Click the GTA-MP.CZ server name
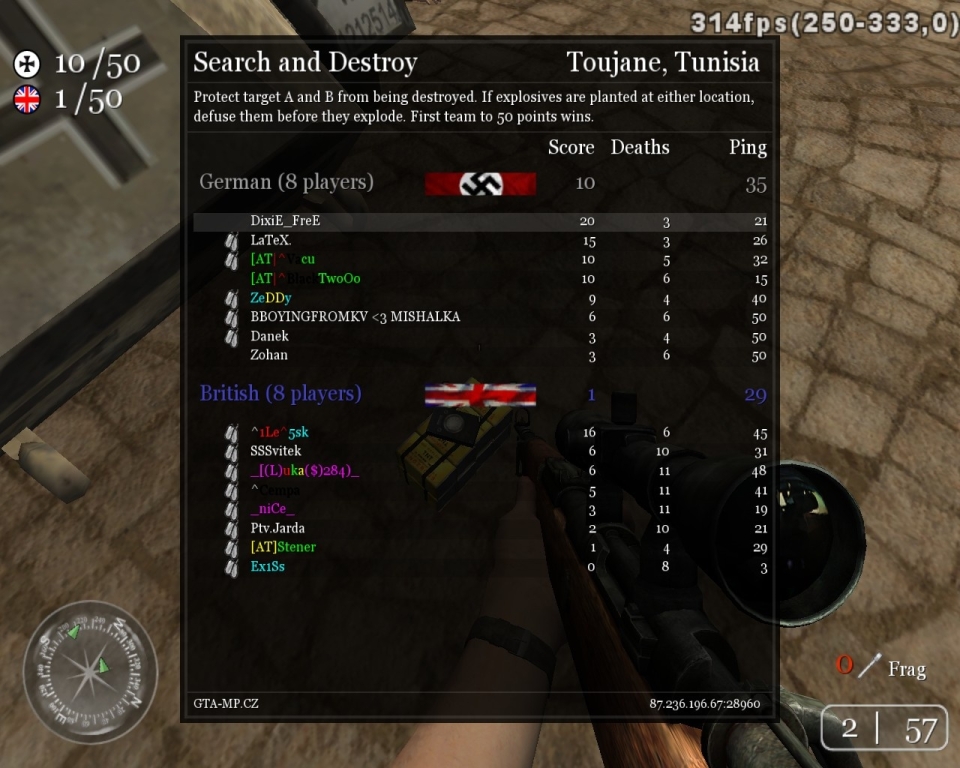Image resolution: width=960 pixels, height=768 pixels. 226,704
